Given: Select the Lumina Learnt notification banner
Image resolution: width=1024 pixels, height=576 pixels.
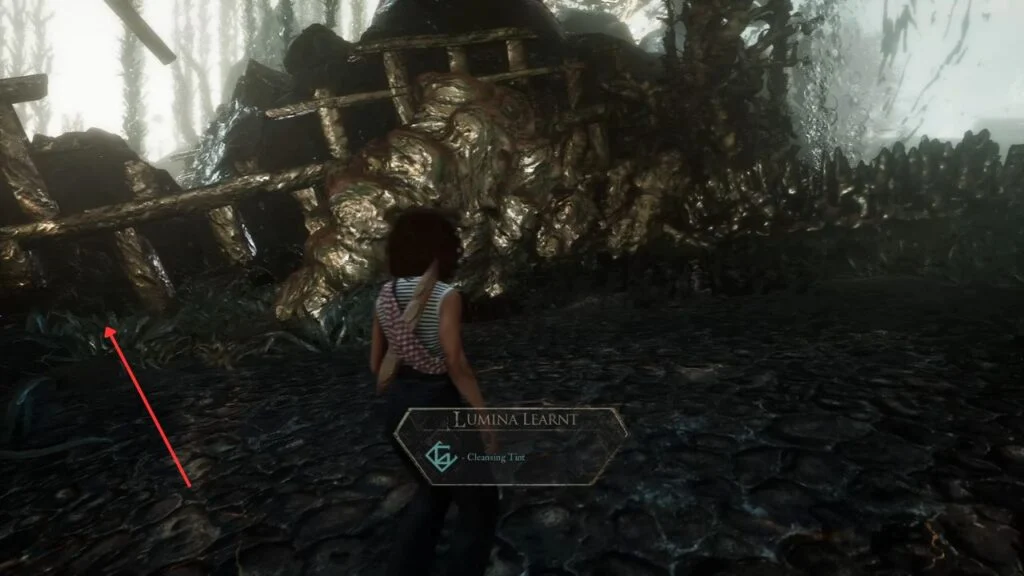Looking at the screenshot, I should pyautogui.click(x=510, y=444).
